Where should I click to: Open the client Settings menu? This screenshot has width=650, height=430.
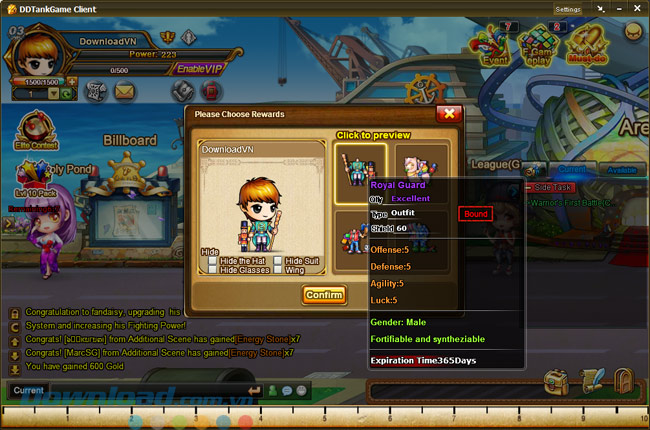568,9
